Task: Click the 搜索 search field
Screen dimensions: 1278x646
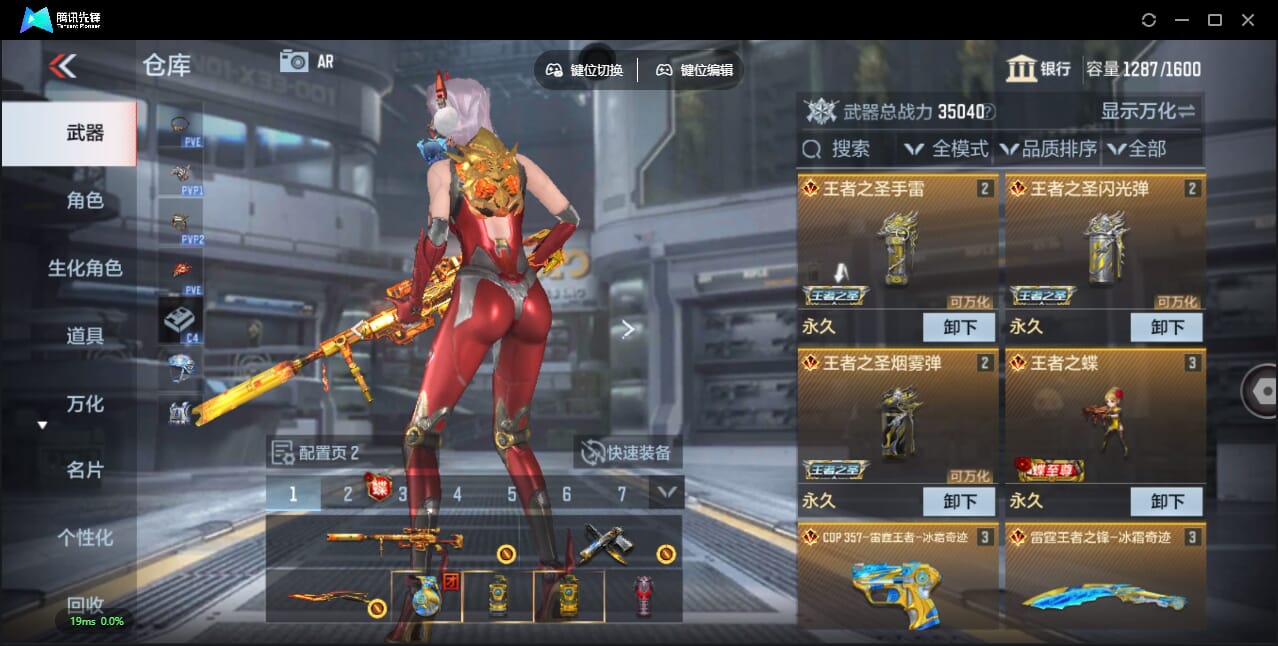Action: [848, 149]
